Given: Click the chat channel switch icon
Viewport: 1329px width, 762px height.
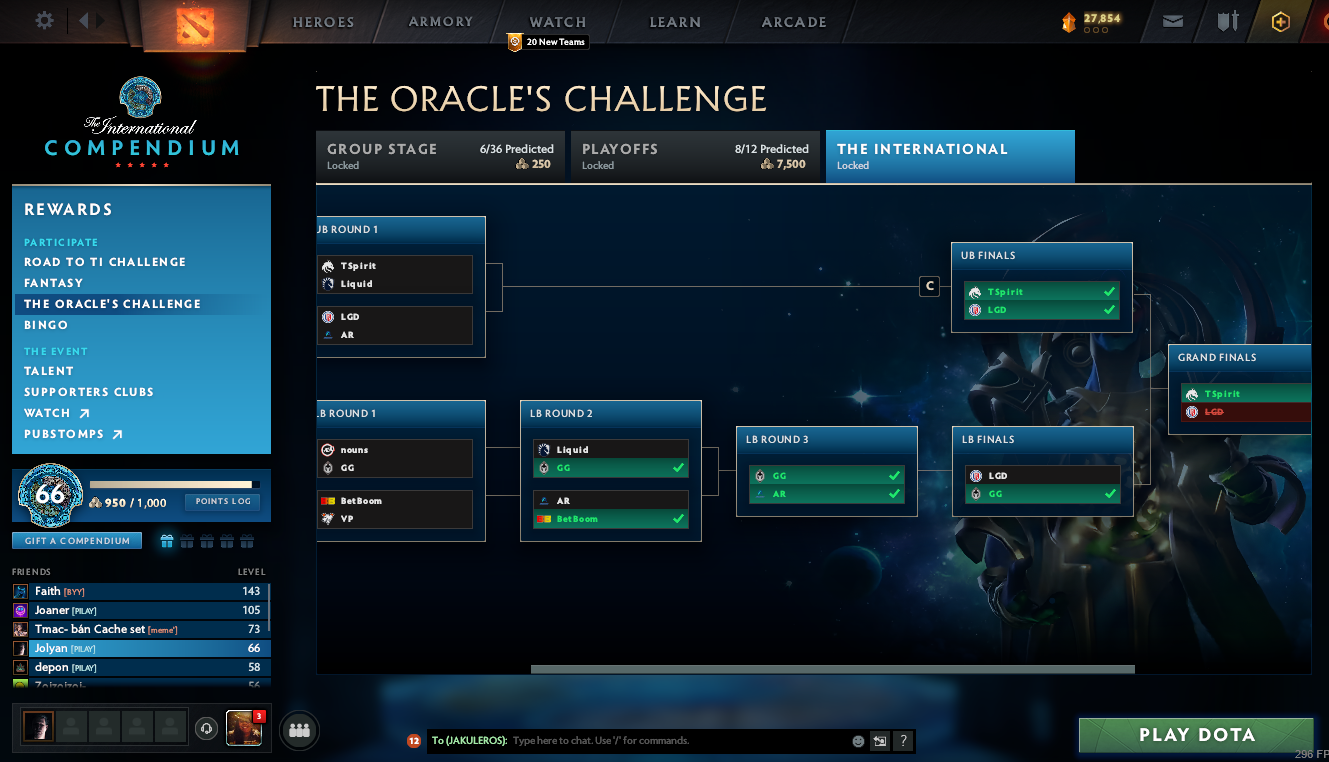Looking at the screenshot, I should coord(879,741).
